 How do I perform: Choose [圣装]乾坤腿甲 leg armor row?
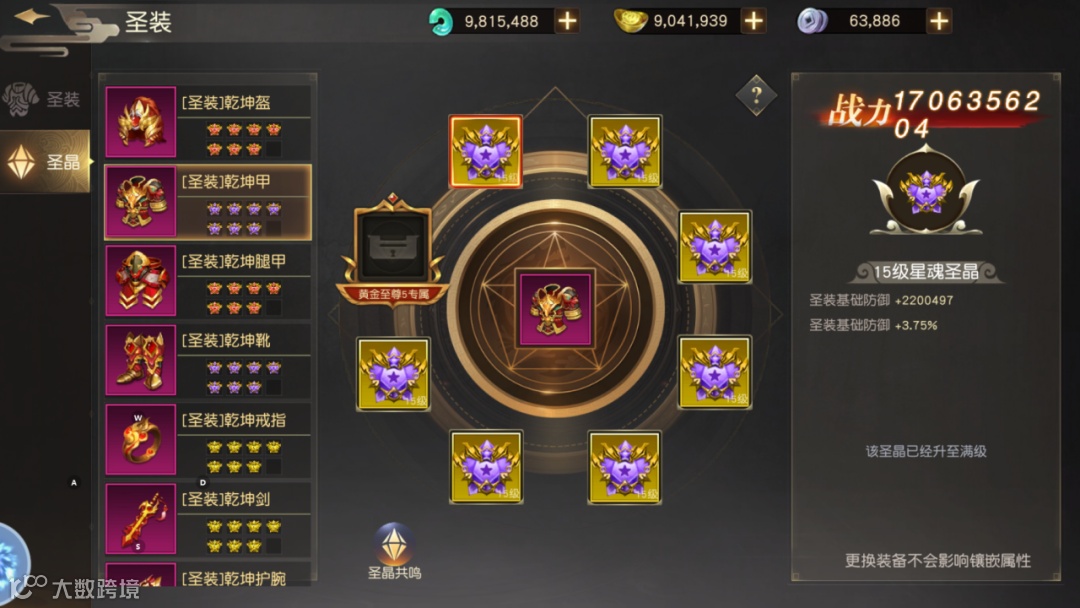(208, 280)
